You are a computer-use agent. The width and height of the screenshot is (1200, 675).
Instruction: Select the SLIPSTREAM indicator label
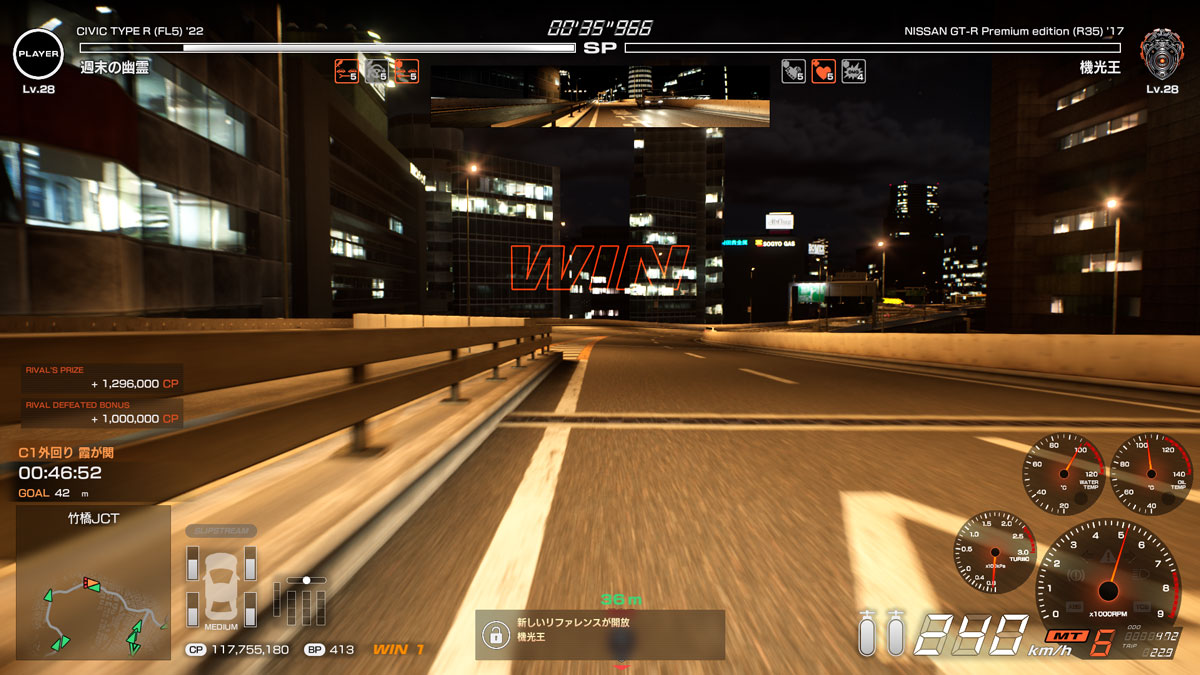click(x=221, y=530)
